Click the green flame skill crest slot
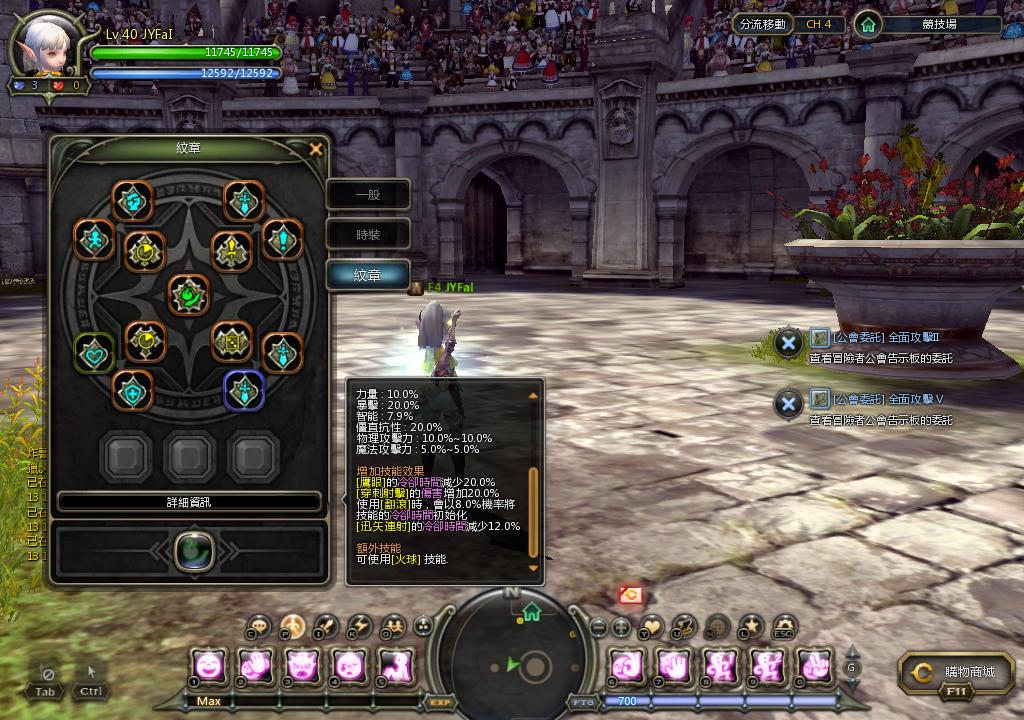This screenshot has width=1024, height=720. (189, 550)
